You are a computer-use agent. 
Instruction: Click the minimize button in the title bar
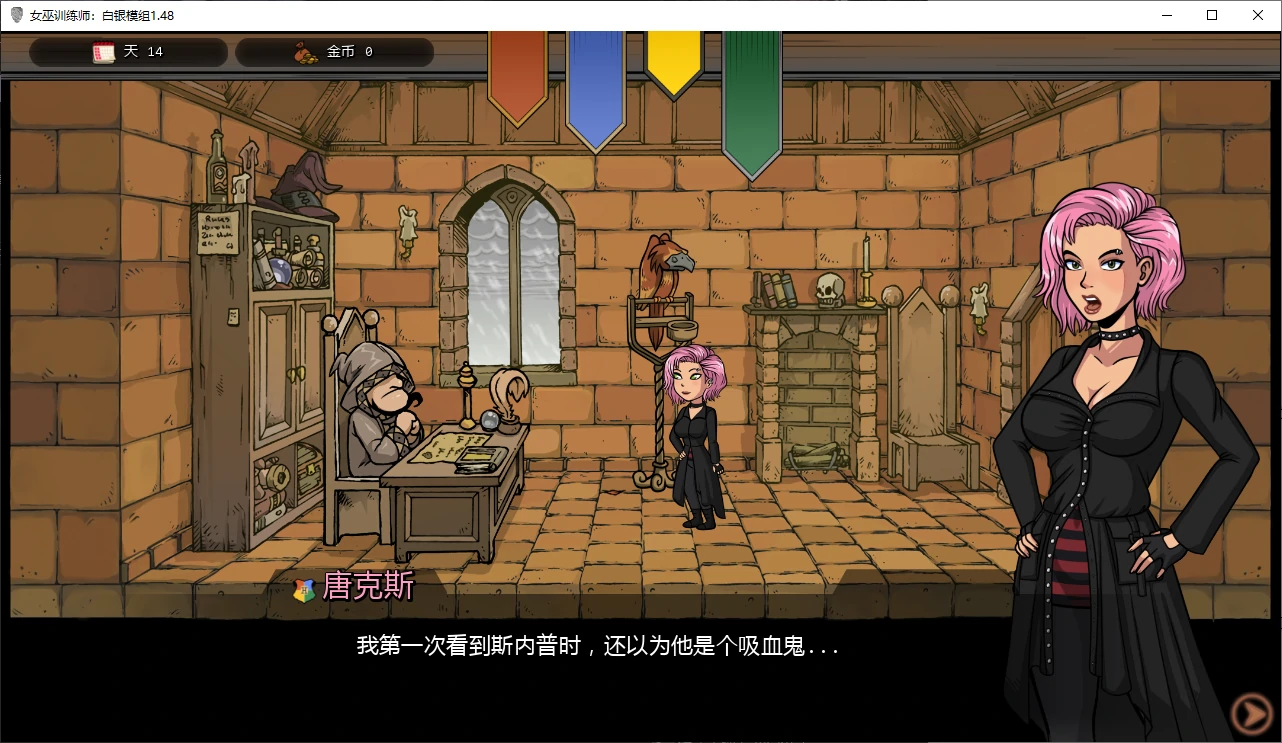tap(1166, 15)
